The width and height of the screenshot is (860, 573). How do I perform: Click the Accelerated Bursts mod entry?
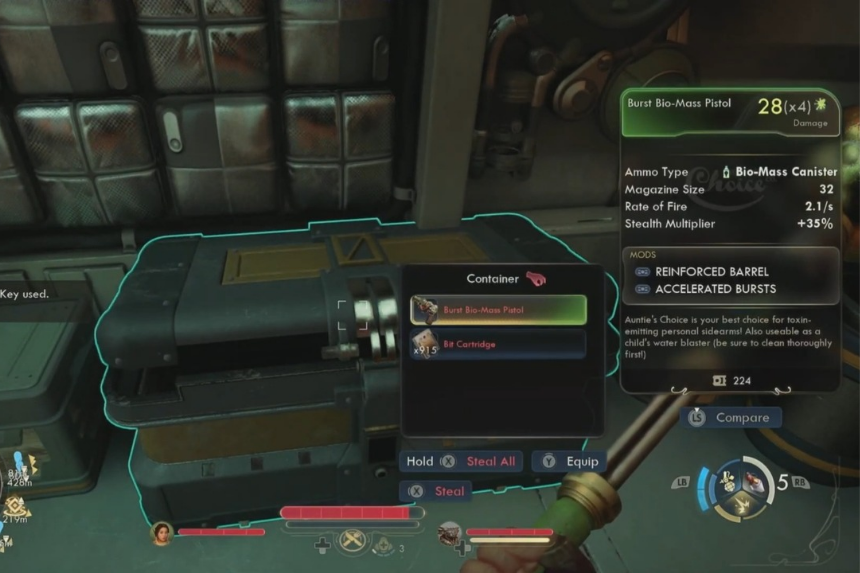point(715,289)
